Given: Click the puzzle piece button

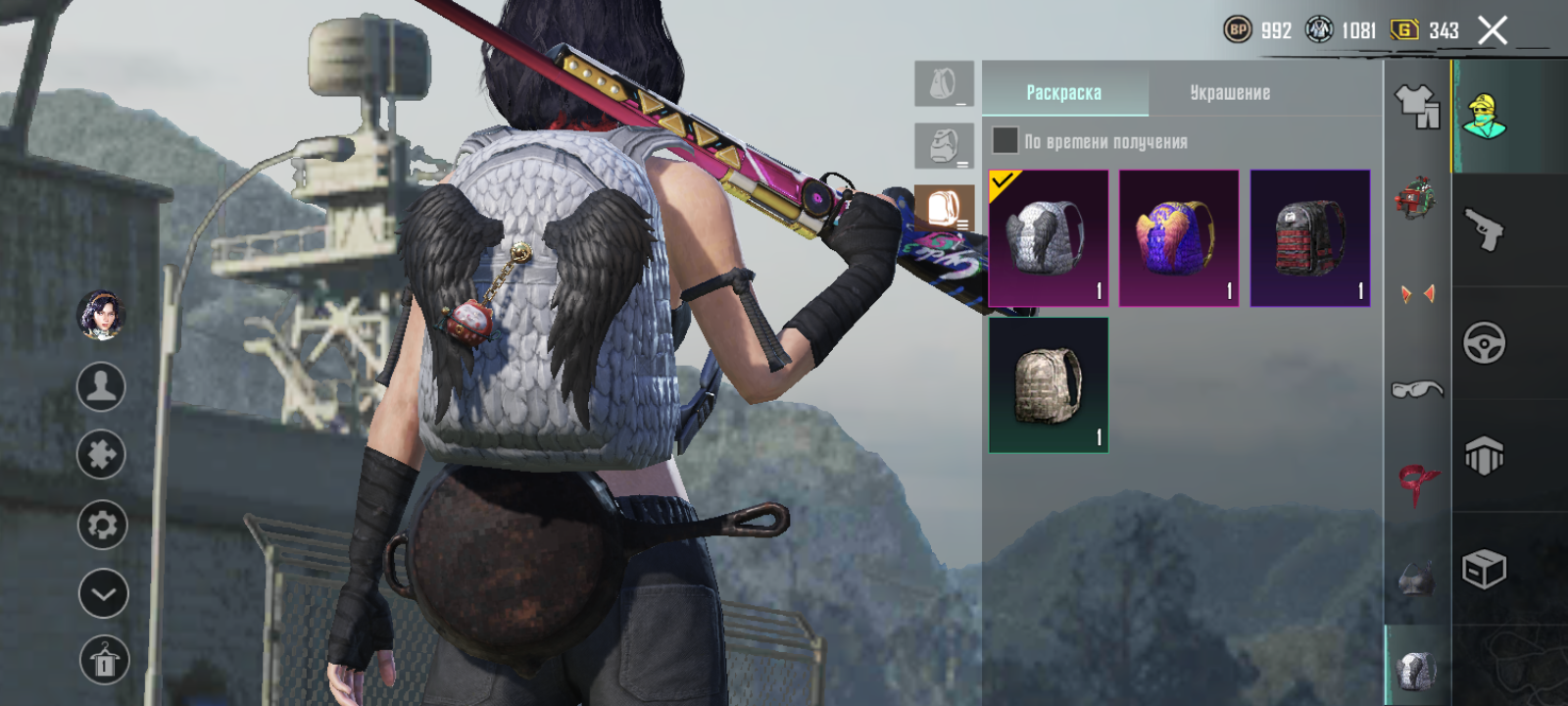Looking at the screenshot, I should (101, 455).
